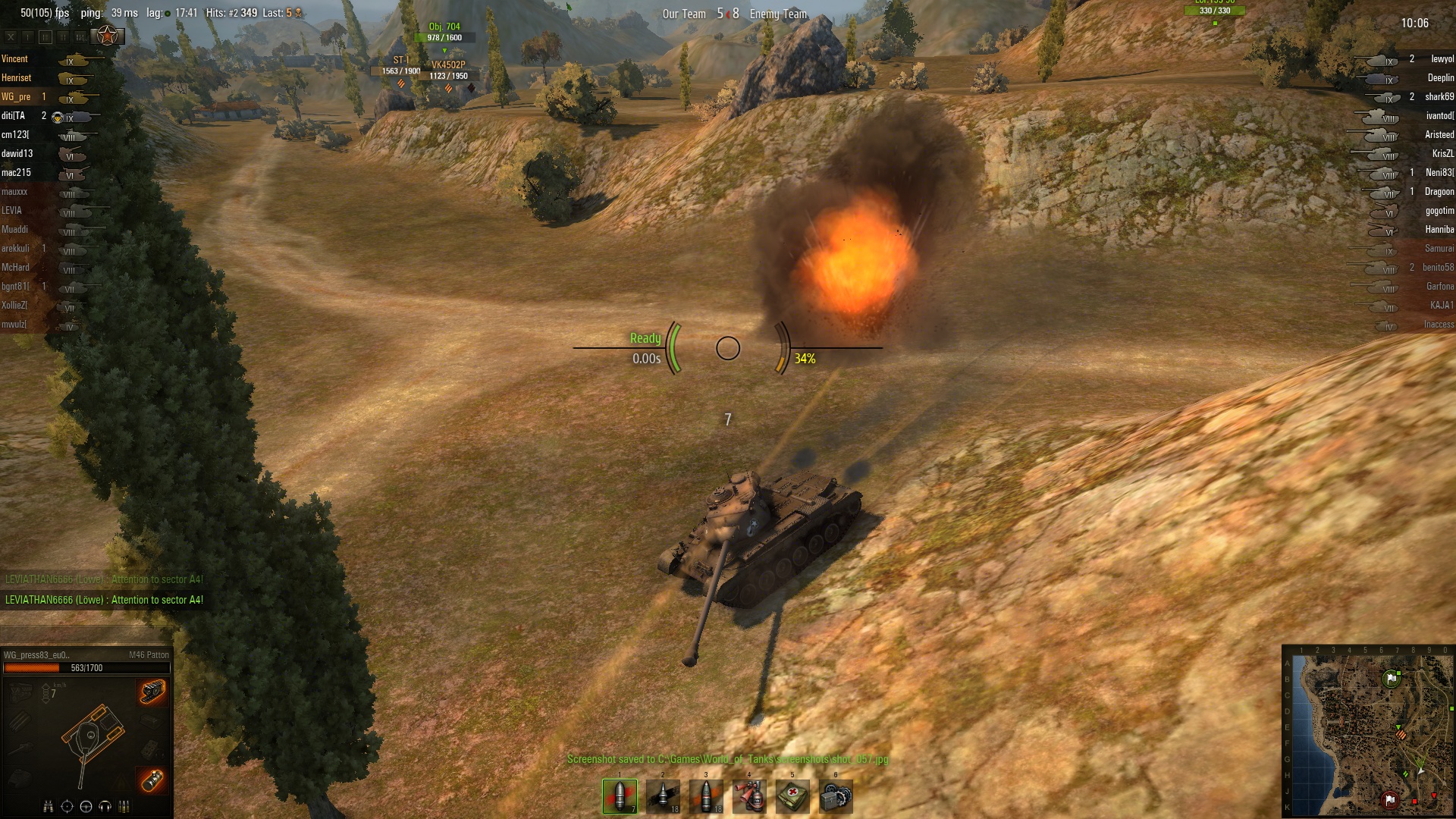Select the first shell type with 7 rounds
Screen dimensions: 1456x819
pos(620,796)
